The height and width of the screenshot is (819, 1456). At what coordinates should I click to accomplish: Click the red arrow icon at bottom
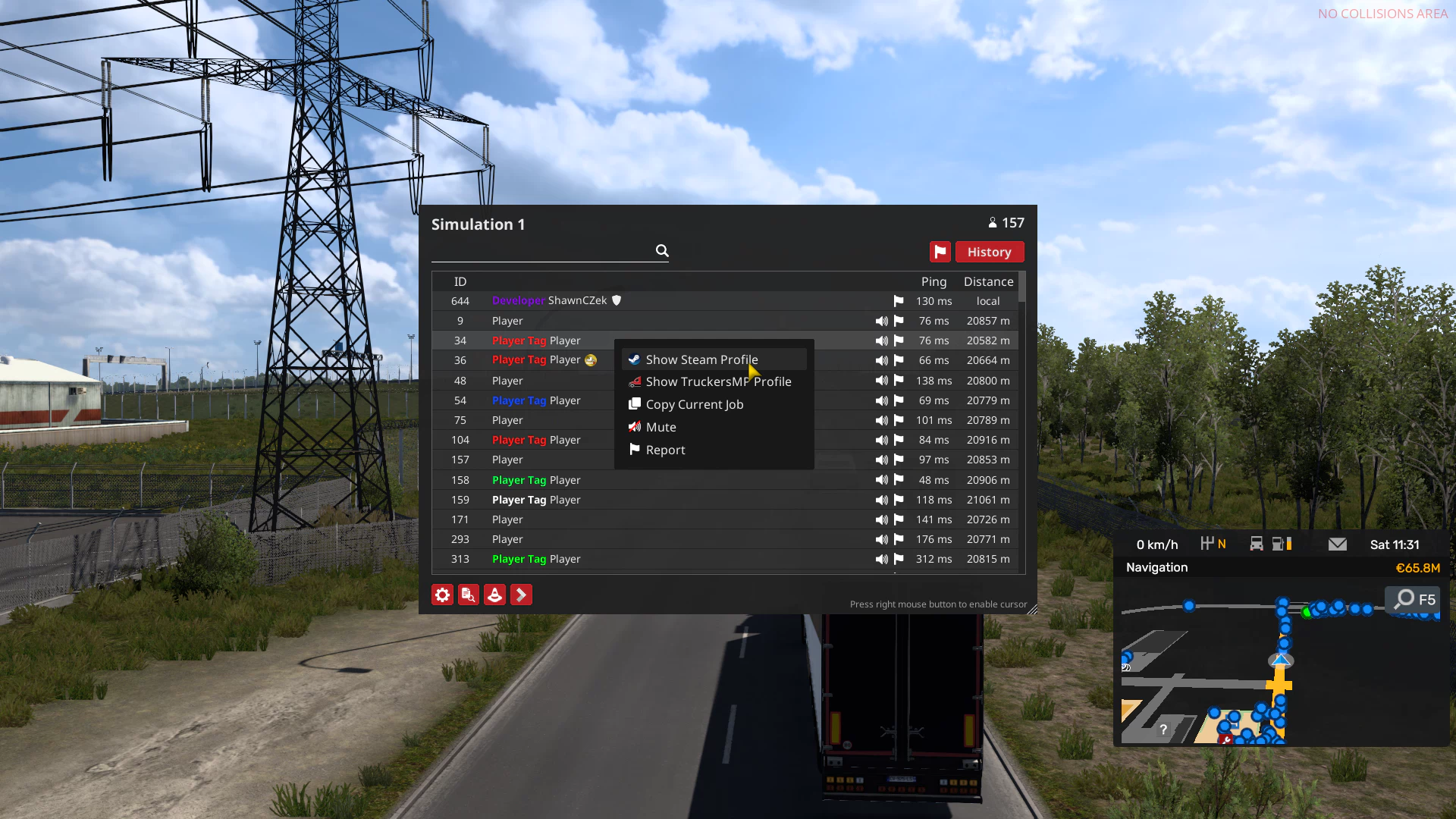point(521,595)
